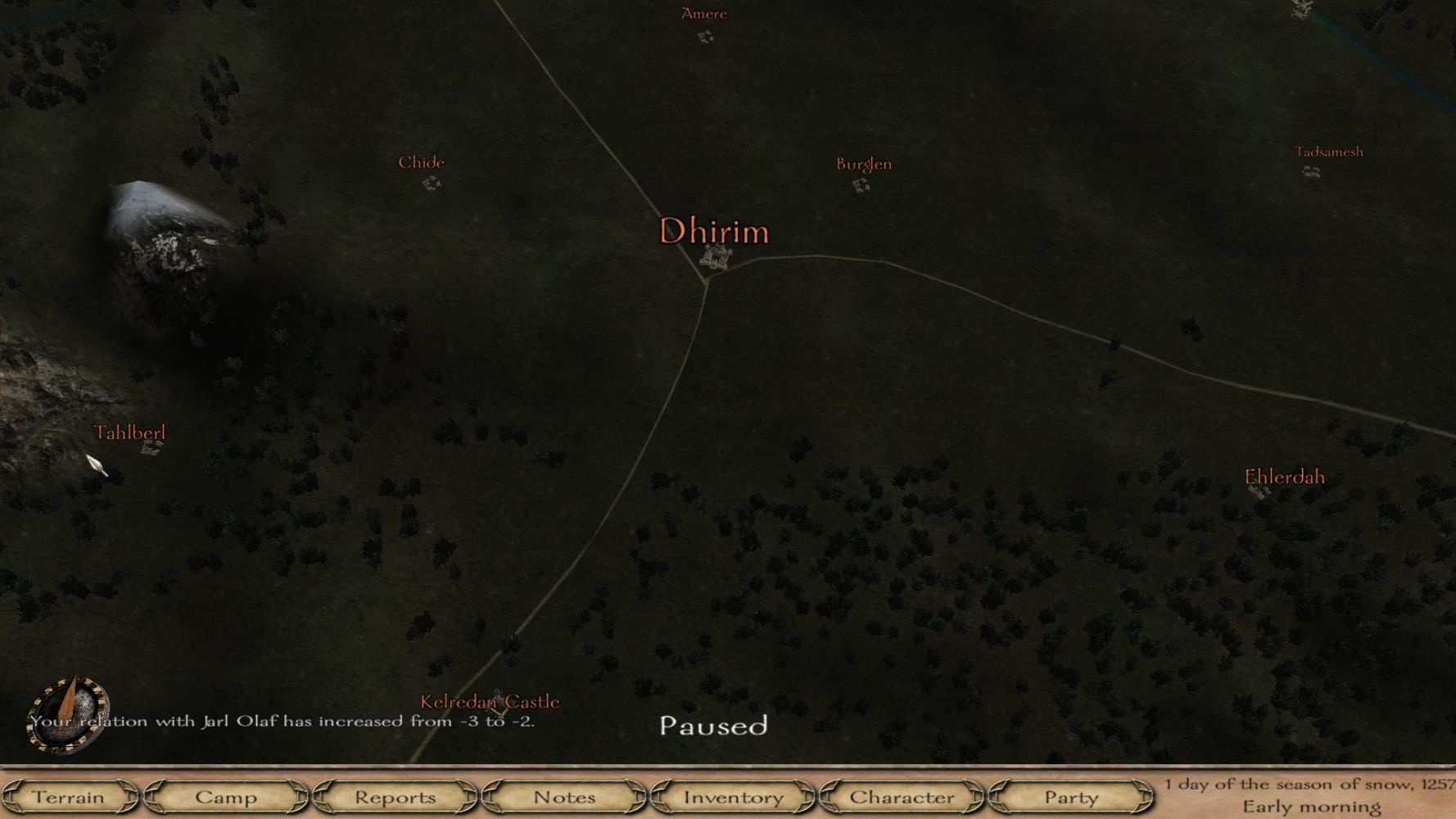Select Amere village marker
This screenshot has height=819, width=1456.
(x=705, y=36)
